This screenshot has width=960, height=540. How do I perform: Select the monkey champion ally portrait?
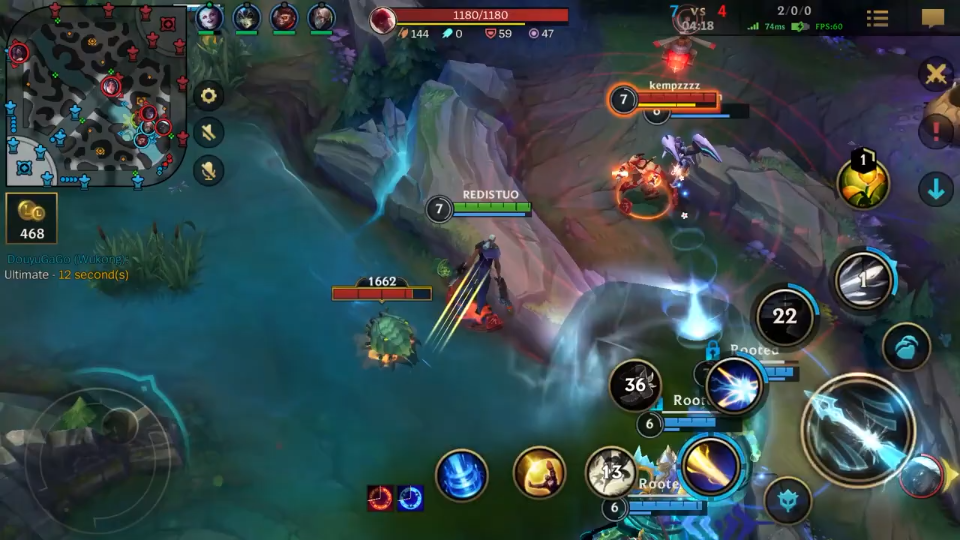[x=284, y=17]
